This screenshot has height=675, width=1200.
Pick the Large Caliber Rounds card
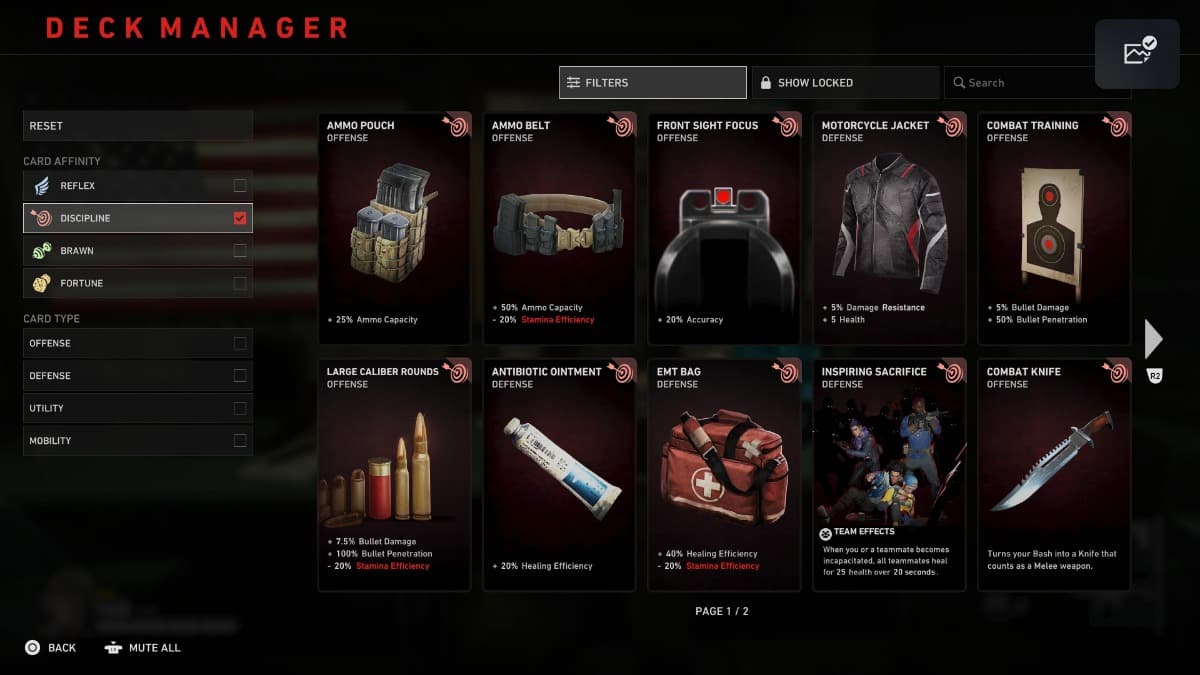click(394, 474)
